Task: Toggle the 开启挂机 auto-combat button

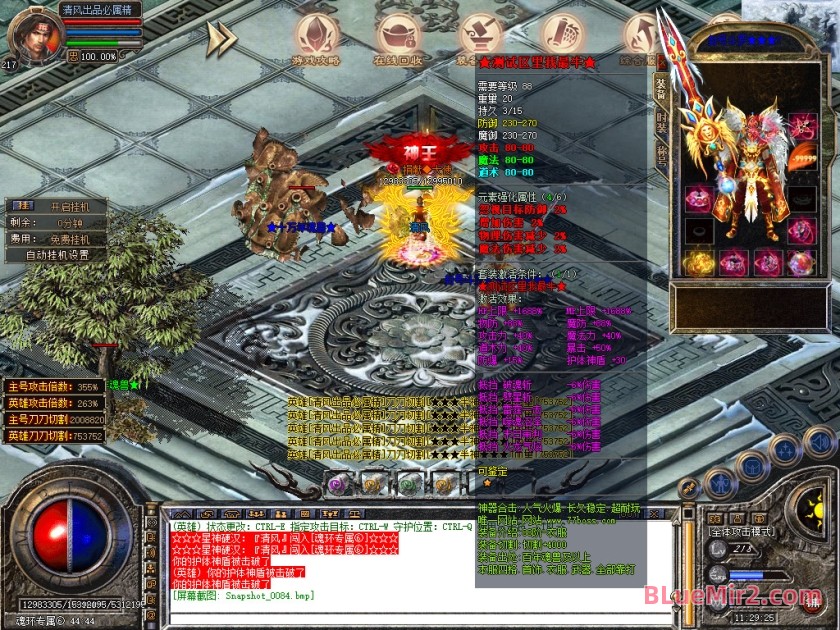Action: (x=70, y=206)
